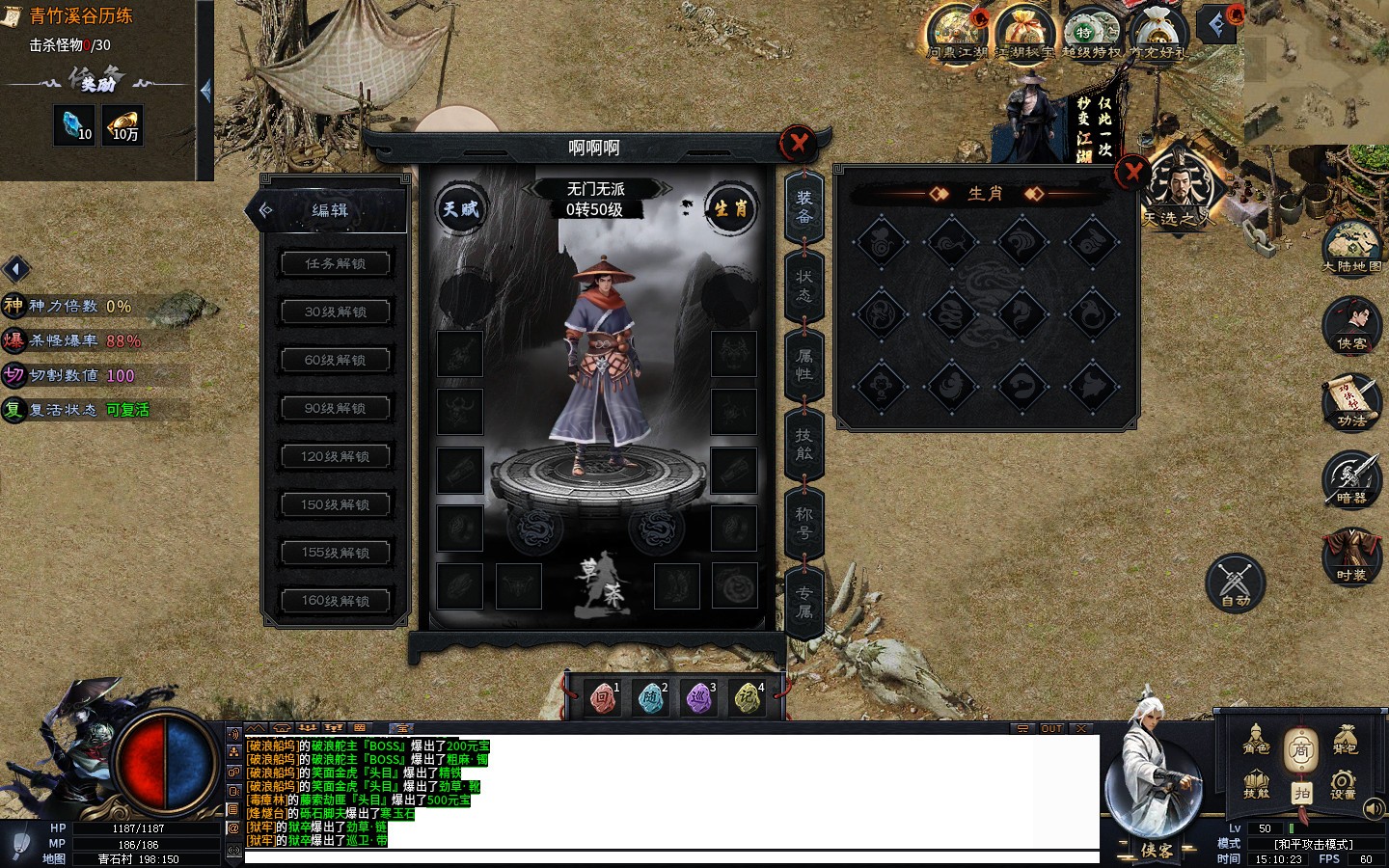1389x868 pixels.
Task: Open the 问鼎江湖 event icon
Action: (957, 32)
